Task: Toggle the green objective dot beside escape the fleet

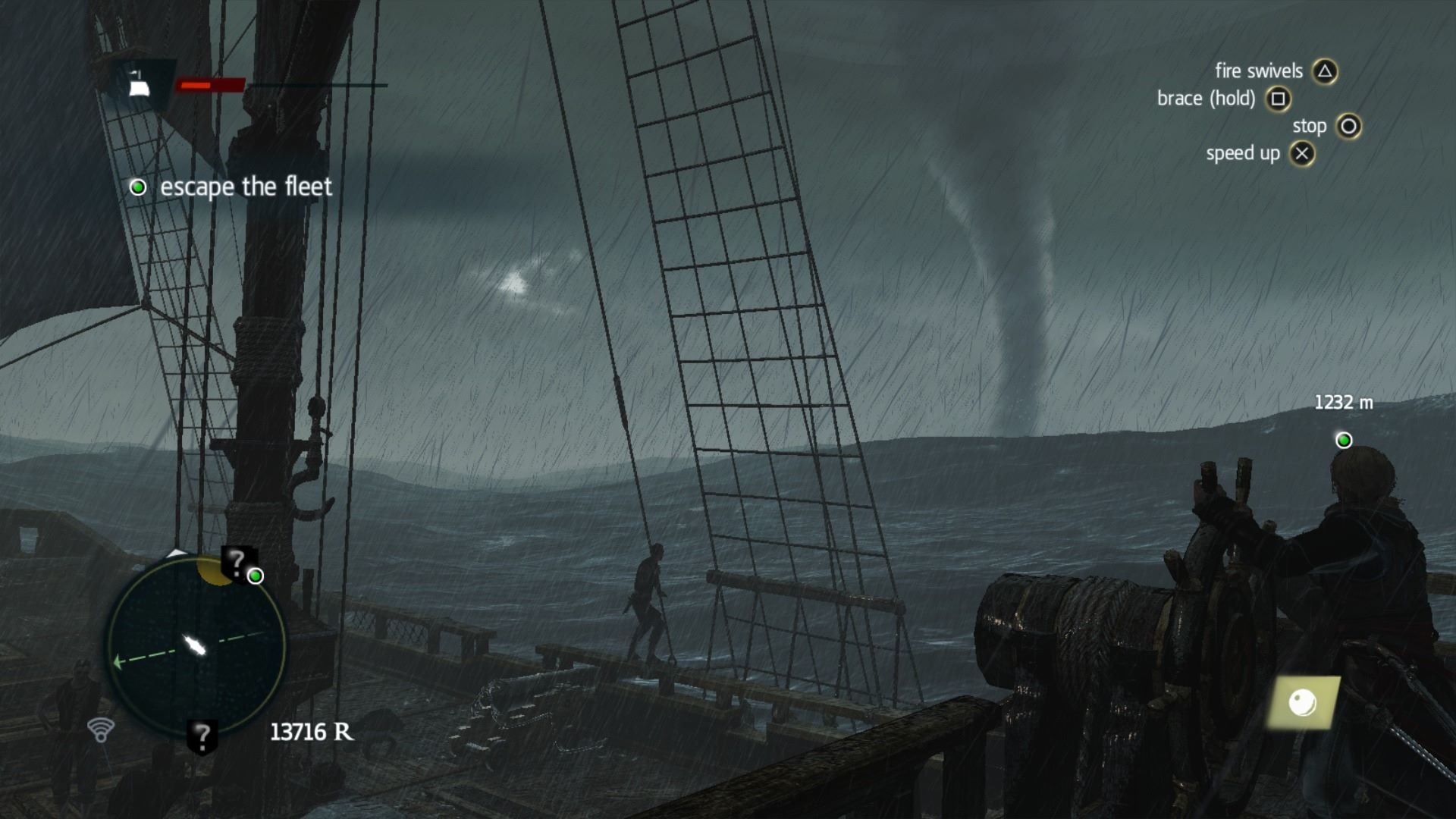Action: pyautogui.click(x=138, y=187)
